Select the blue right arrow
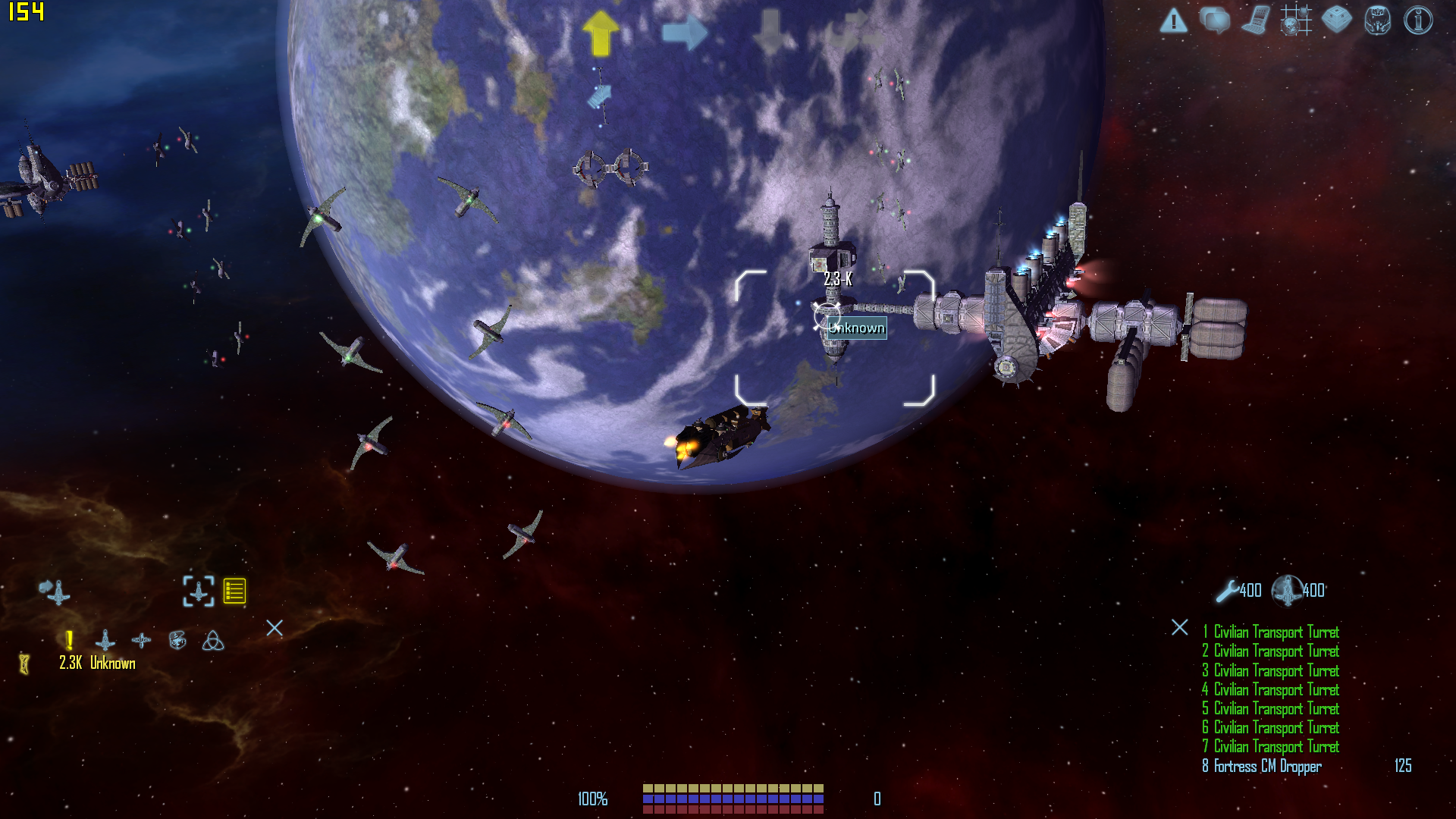Viewport: 1456px width, 819px height. tap(685, 33)
